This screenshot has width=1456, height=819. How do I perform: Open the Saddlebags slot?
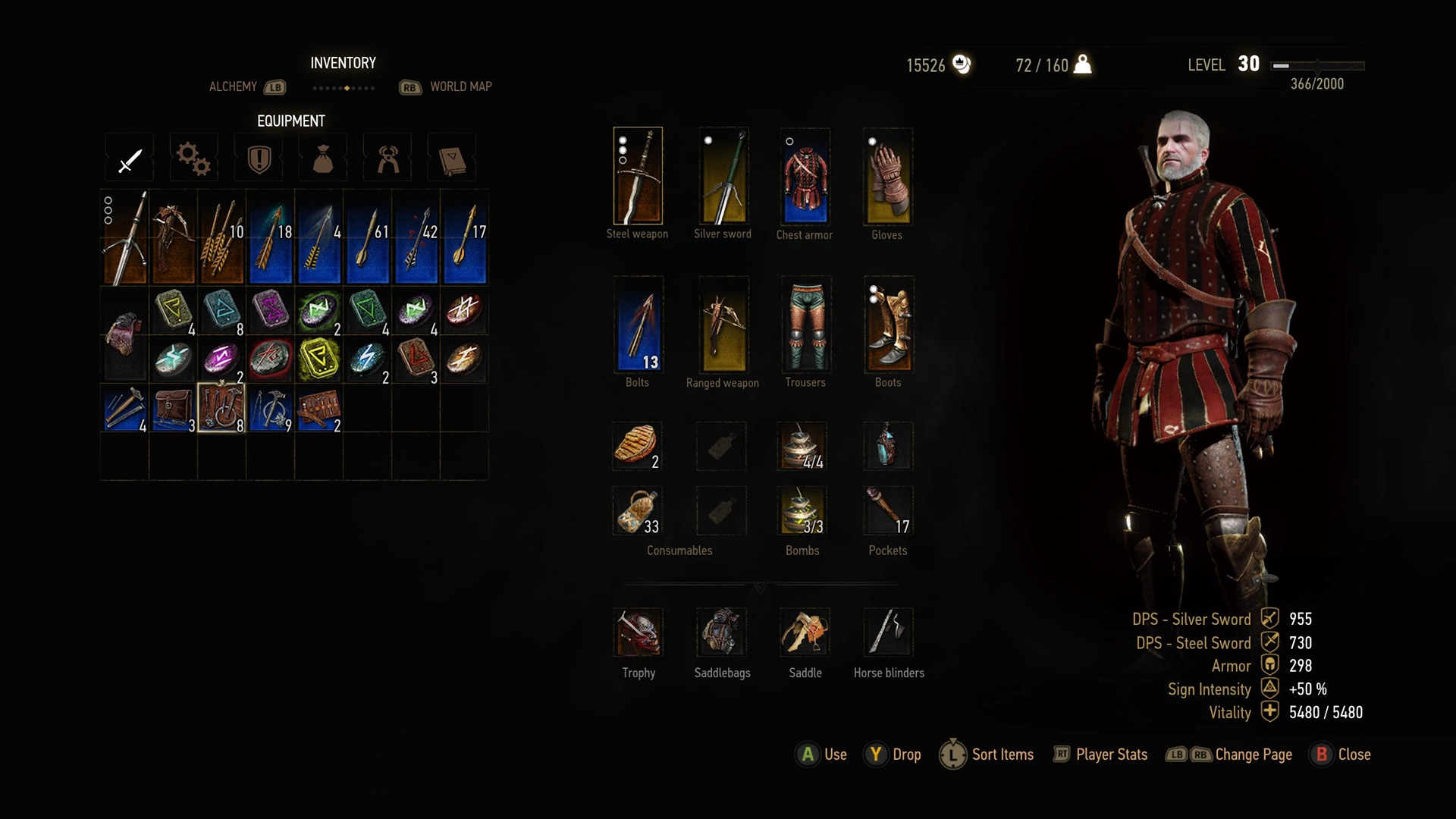pyautogui.click(x=721, y=633)
